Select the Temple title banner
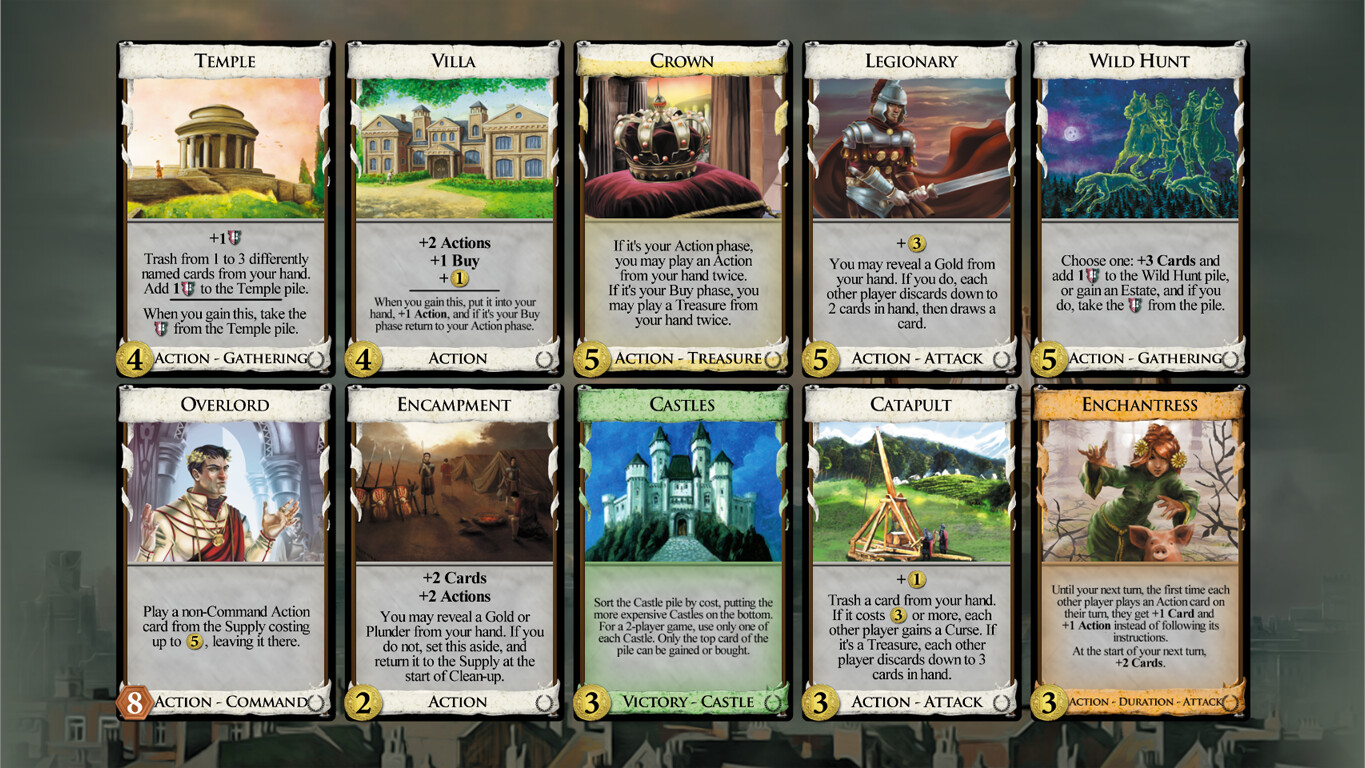Viewport: 1365px width, 768px height. click(x=224, y=61)
